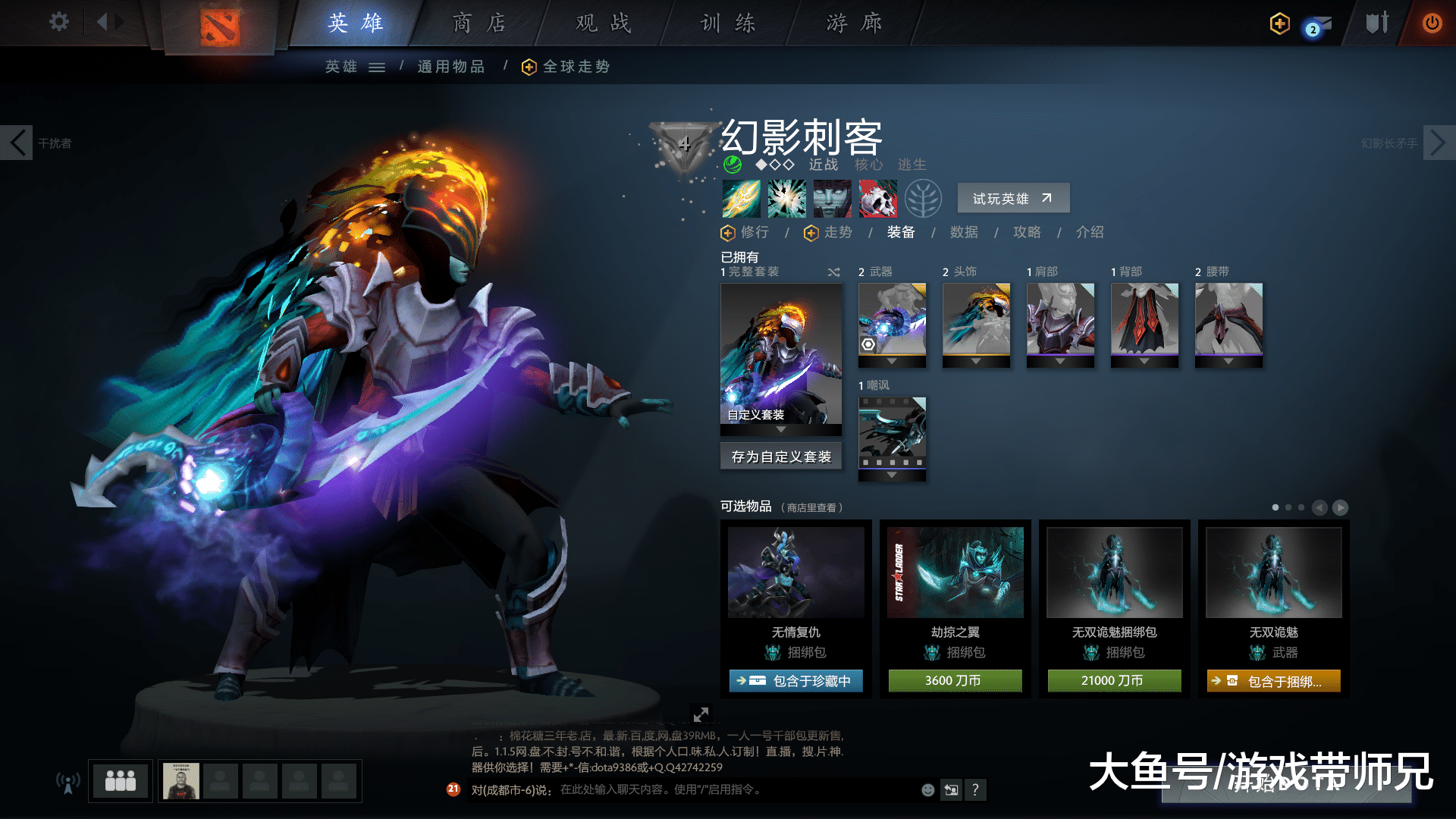Open the hero list menu beside 英雄
This screenshot has width=1456, height=819.
pos(377,67)
